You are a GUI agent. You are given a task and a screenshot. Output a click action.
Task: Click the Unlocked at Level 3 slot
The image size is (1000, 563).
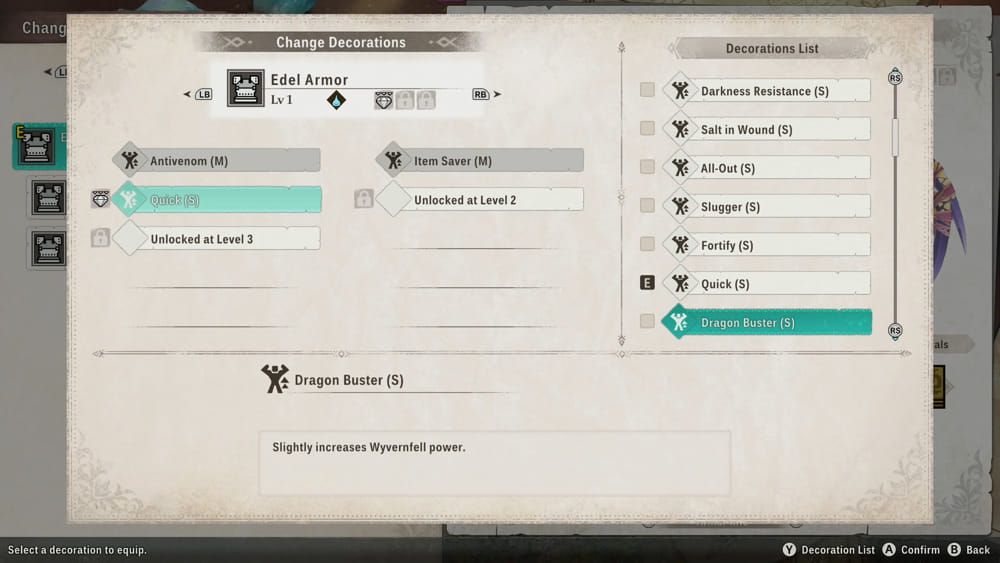coord(218,239)
